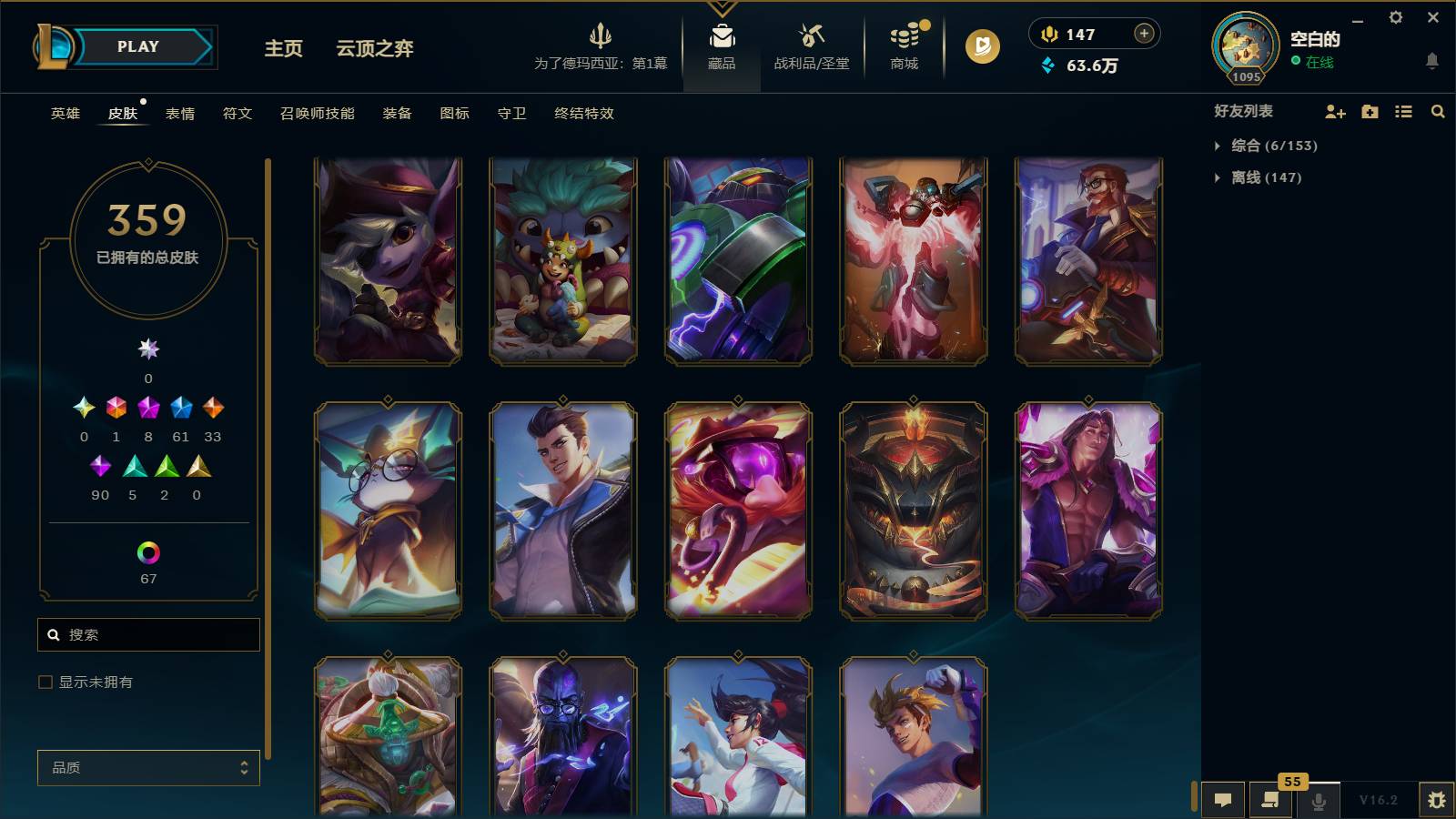
Task: Open the 品质 quality dropdown
Action: [148, 767]
